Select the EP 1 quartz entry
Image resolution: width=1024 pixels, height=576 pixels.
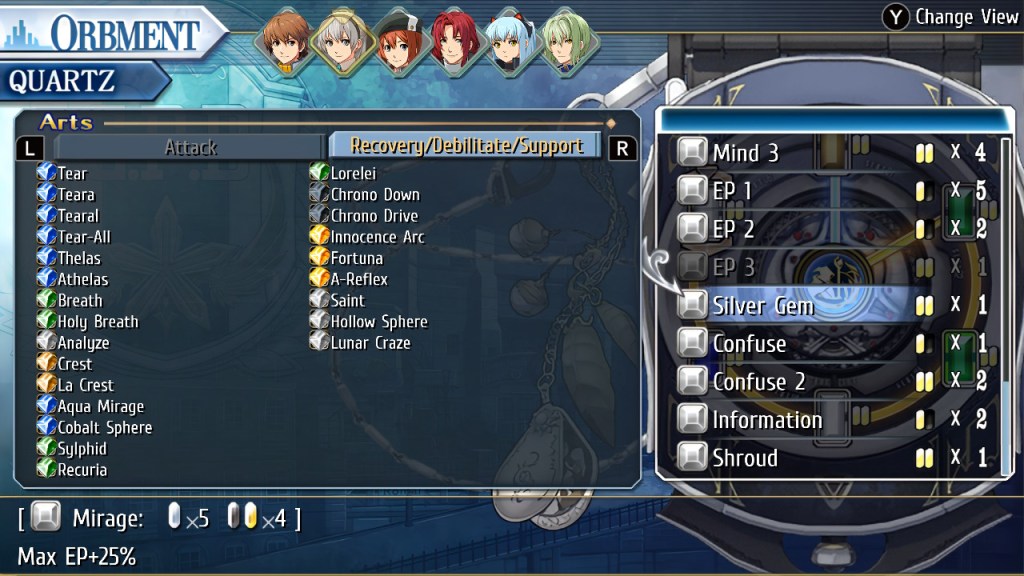coord(732,191)
